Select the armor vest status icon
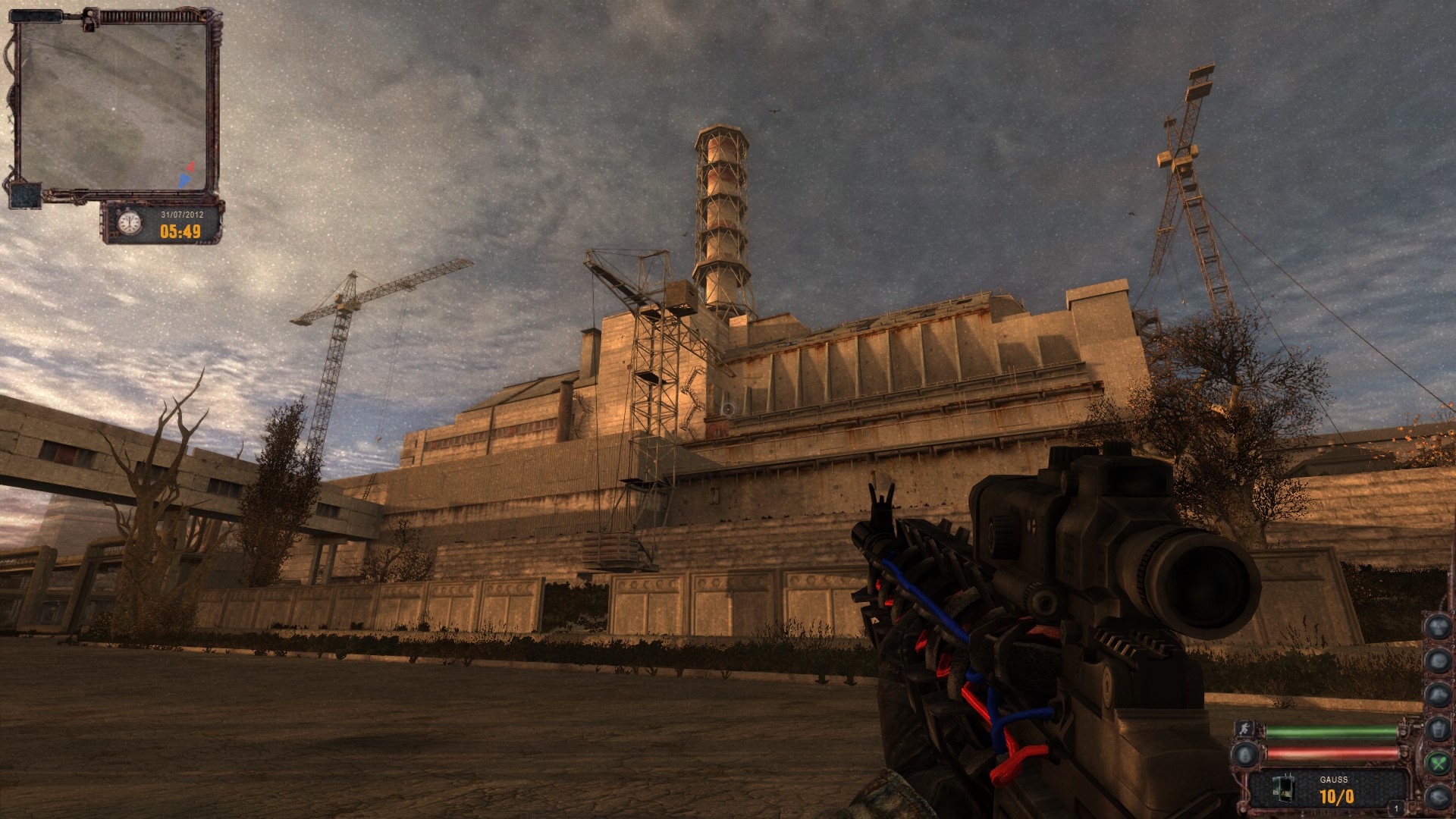This screenshot has height=819, width=1456. coord(1437,729)
